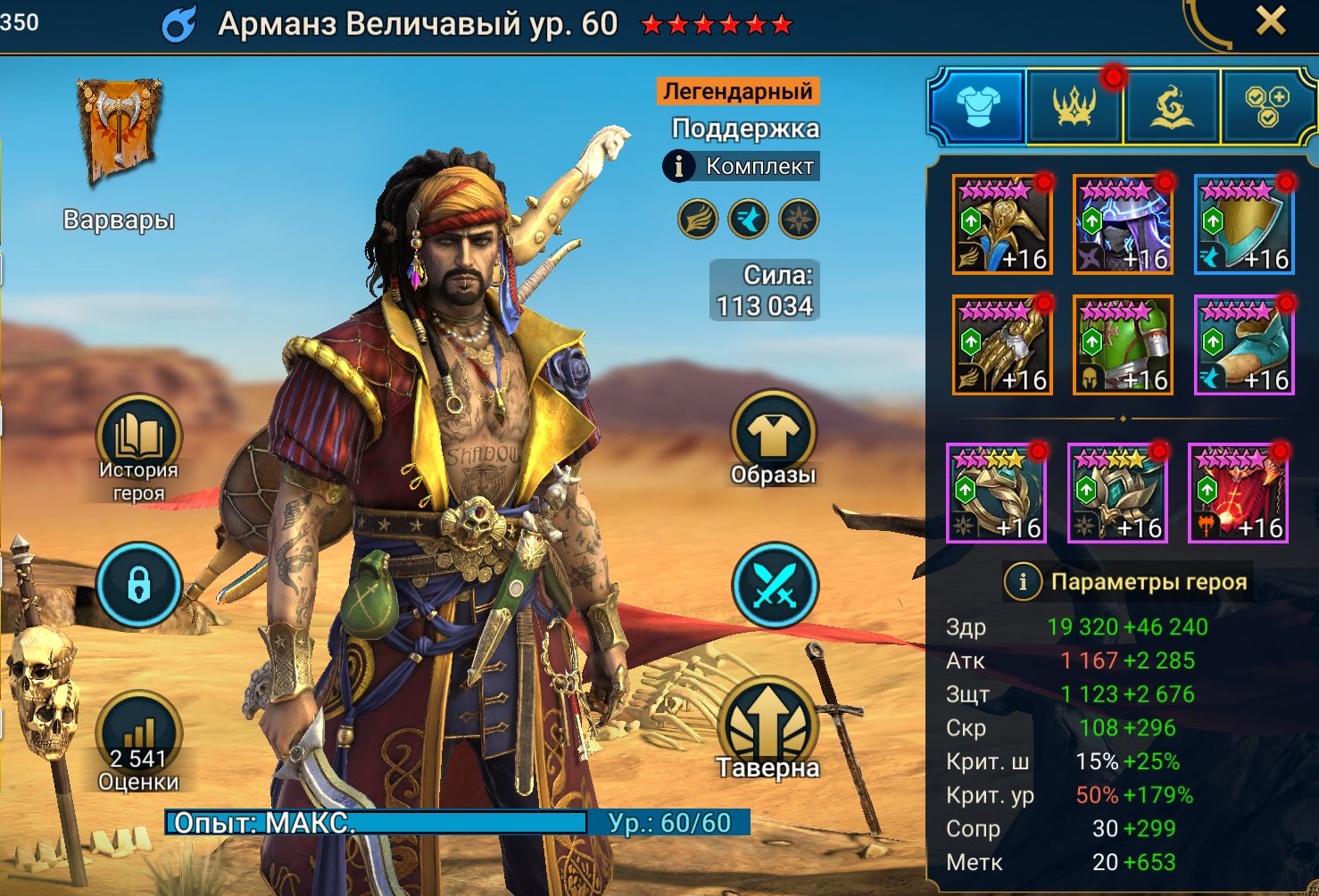Select the equipped weapon artifact slot

(1002, 225)
